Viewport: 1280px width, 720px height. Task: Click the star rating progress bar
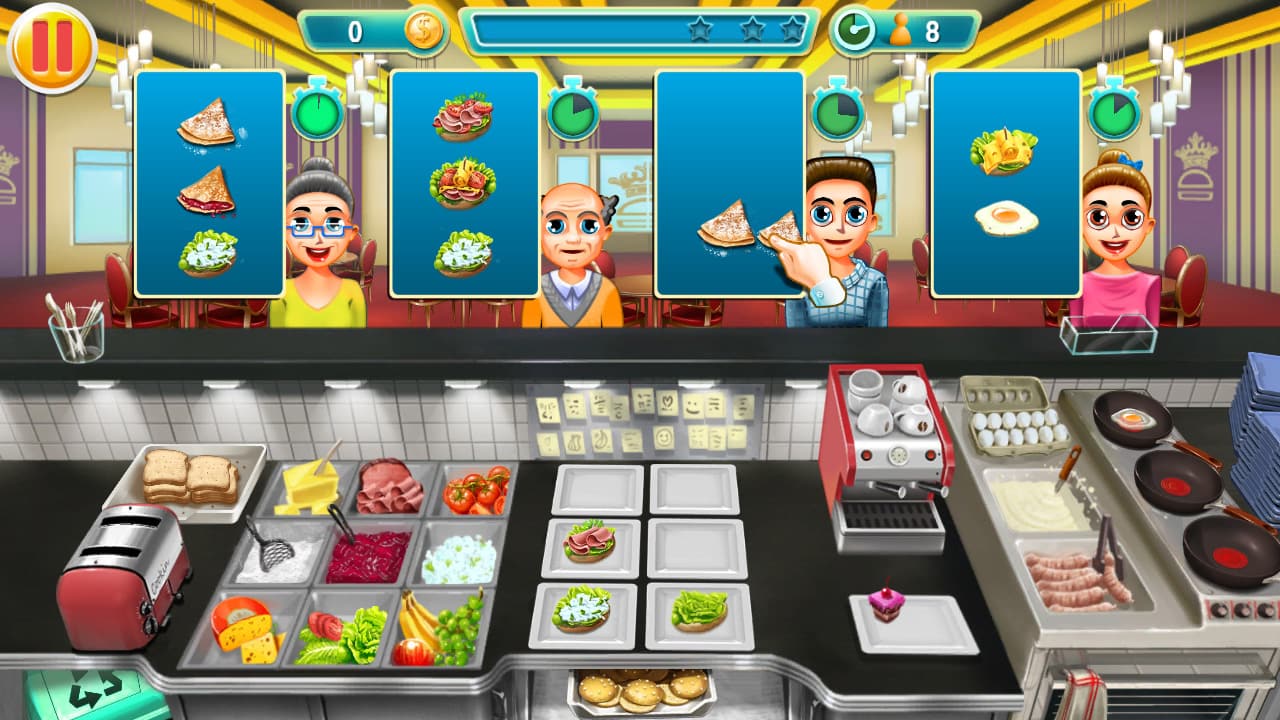[x=640, y=30]
